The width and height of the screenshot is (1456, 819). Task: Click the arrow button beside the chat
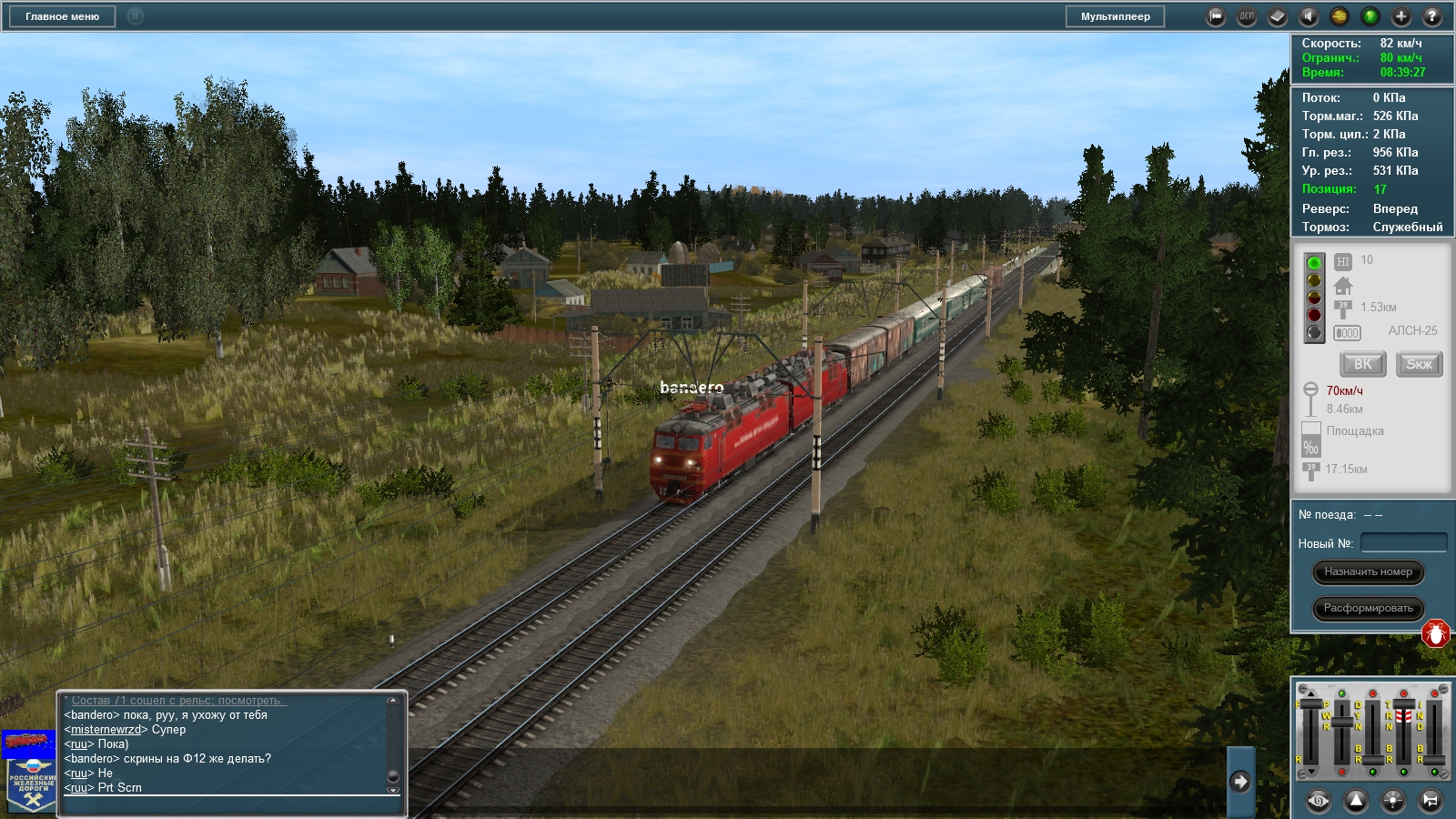[x=1239, y=782]
